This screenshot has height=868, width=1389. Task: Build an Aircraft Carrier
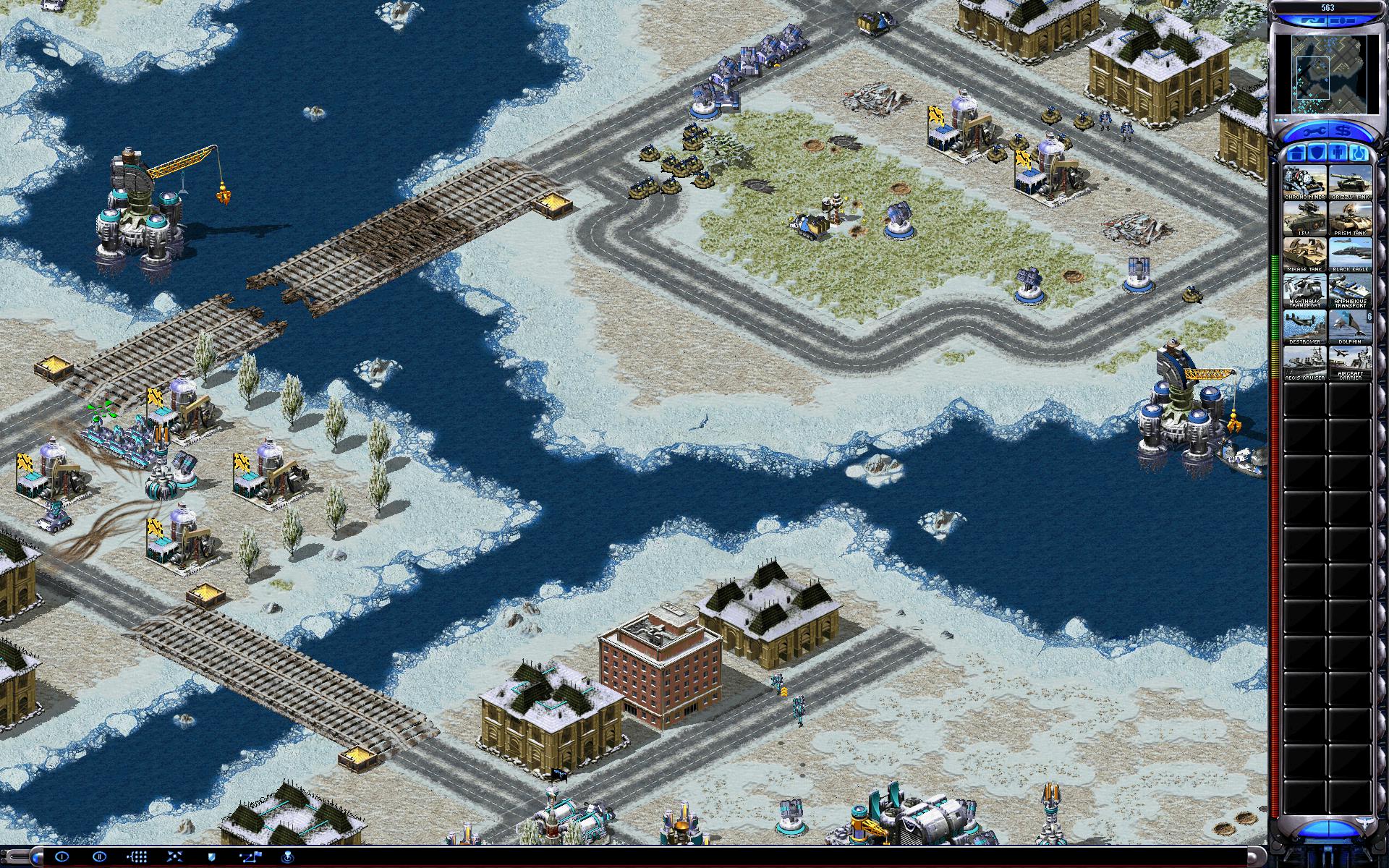(x=1350, y=363)
